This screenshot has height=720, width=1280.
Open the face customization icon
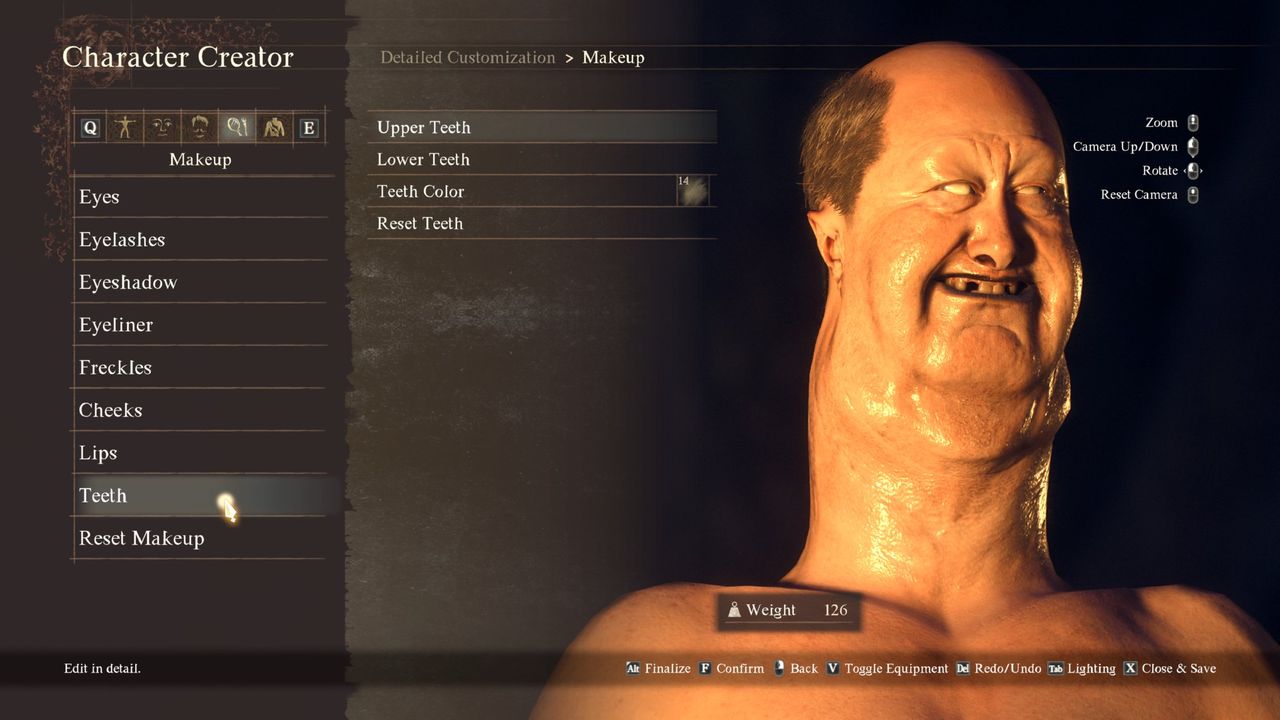tap(161, 127)
